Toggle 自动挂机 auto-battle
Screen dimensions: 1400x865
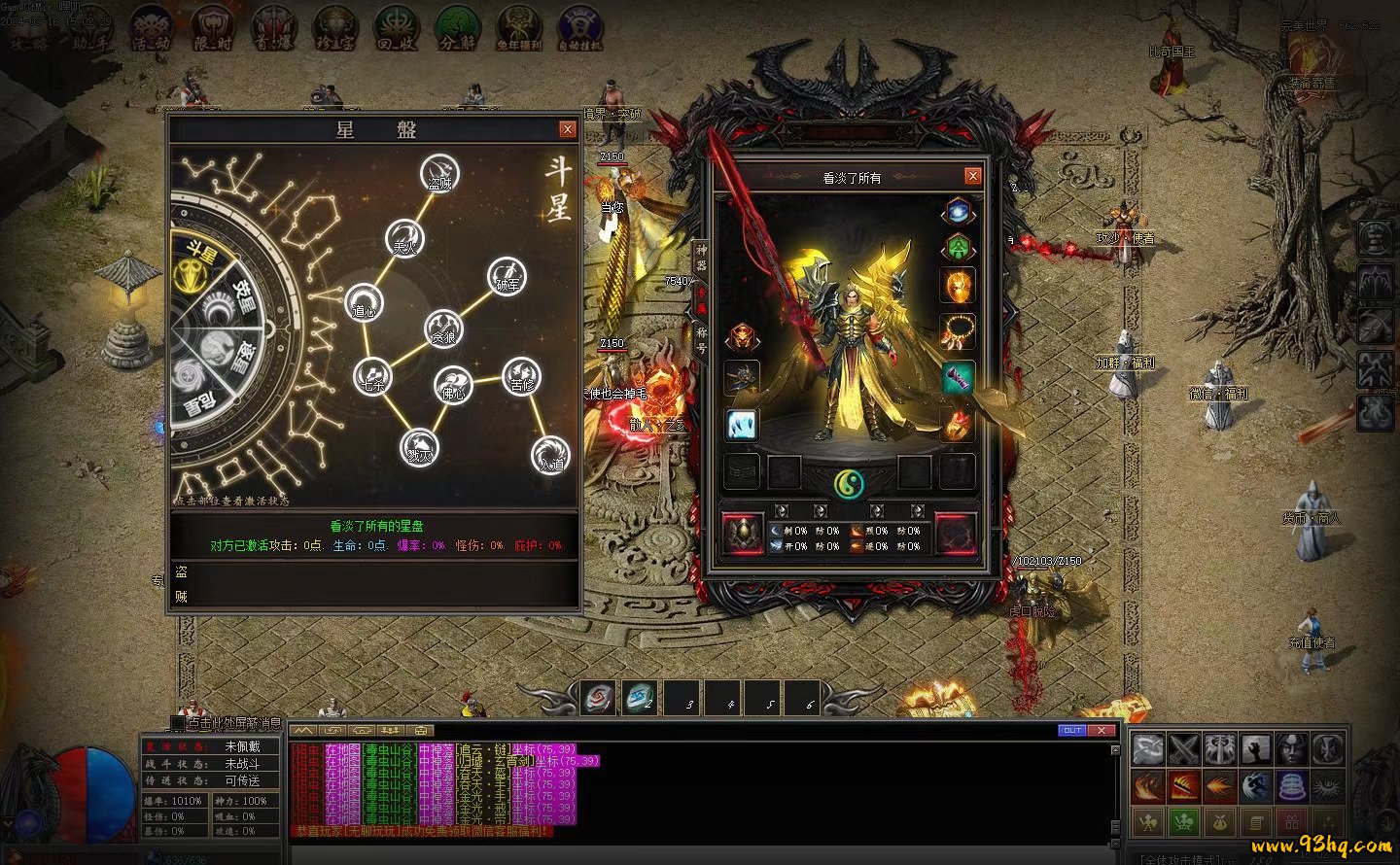click(x=579, y=28)
